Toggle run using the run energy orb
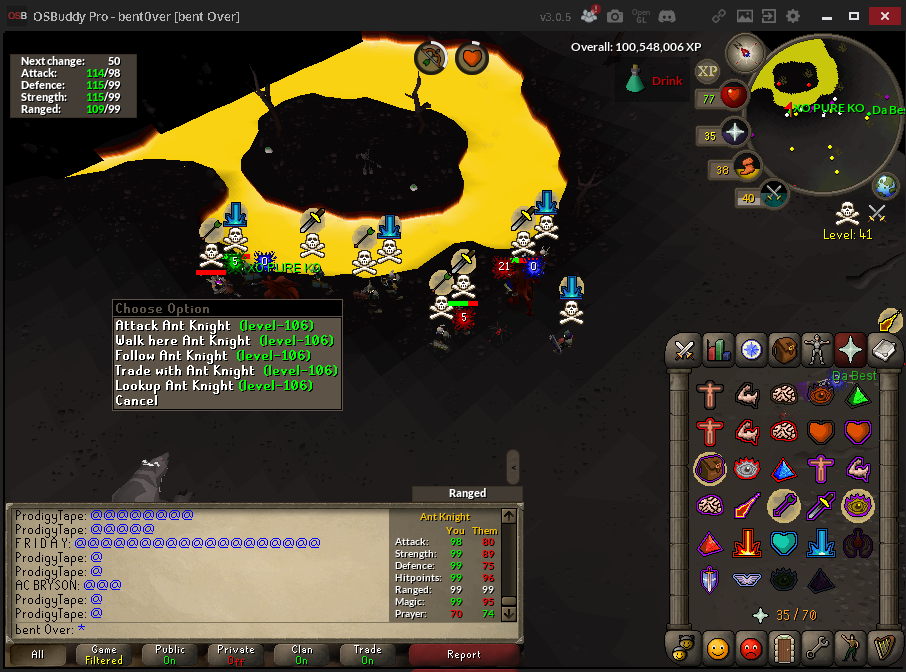 [744, 167]
